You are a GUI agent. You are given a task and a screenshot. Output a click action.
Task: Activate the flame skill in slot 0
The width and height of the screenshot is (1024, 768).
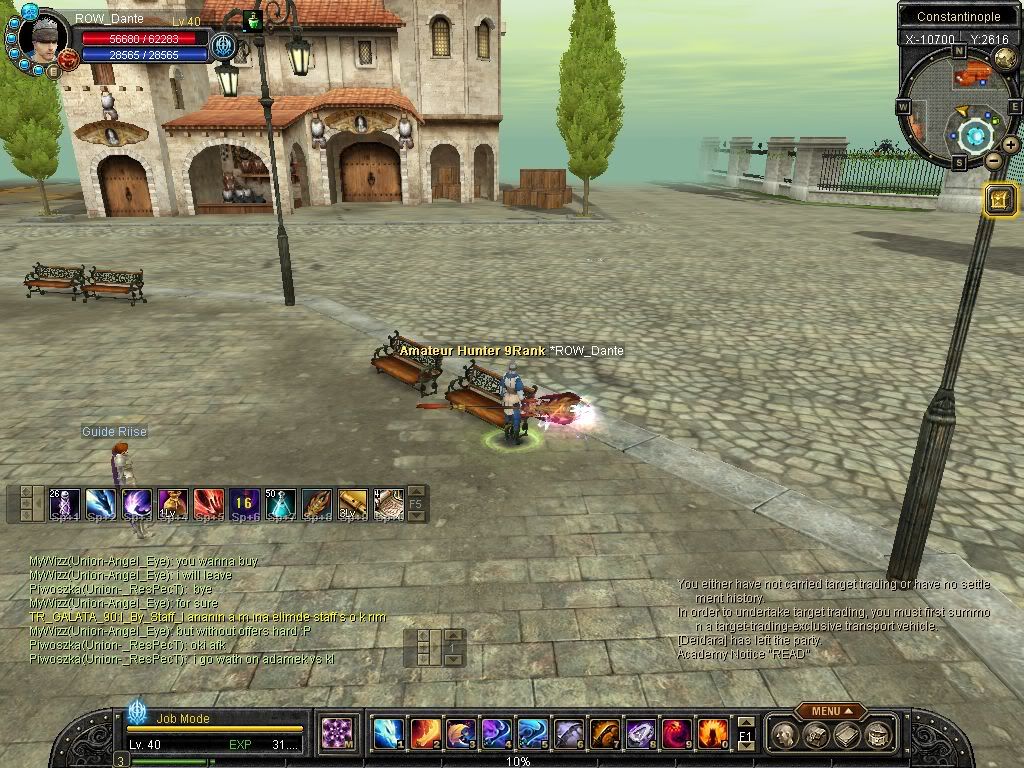[x=712, y=735]
